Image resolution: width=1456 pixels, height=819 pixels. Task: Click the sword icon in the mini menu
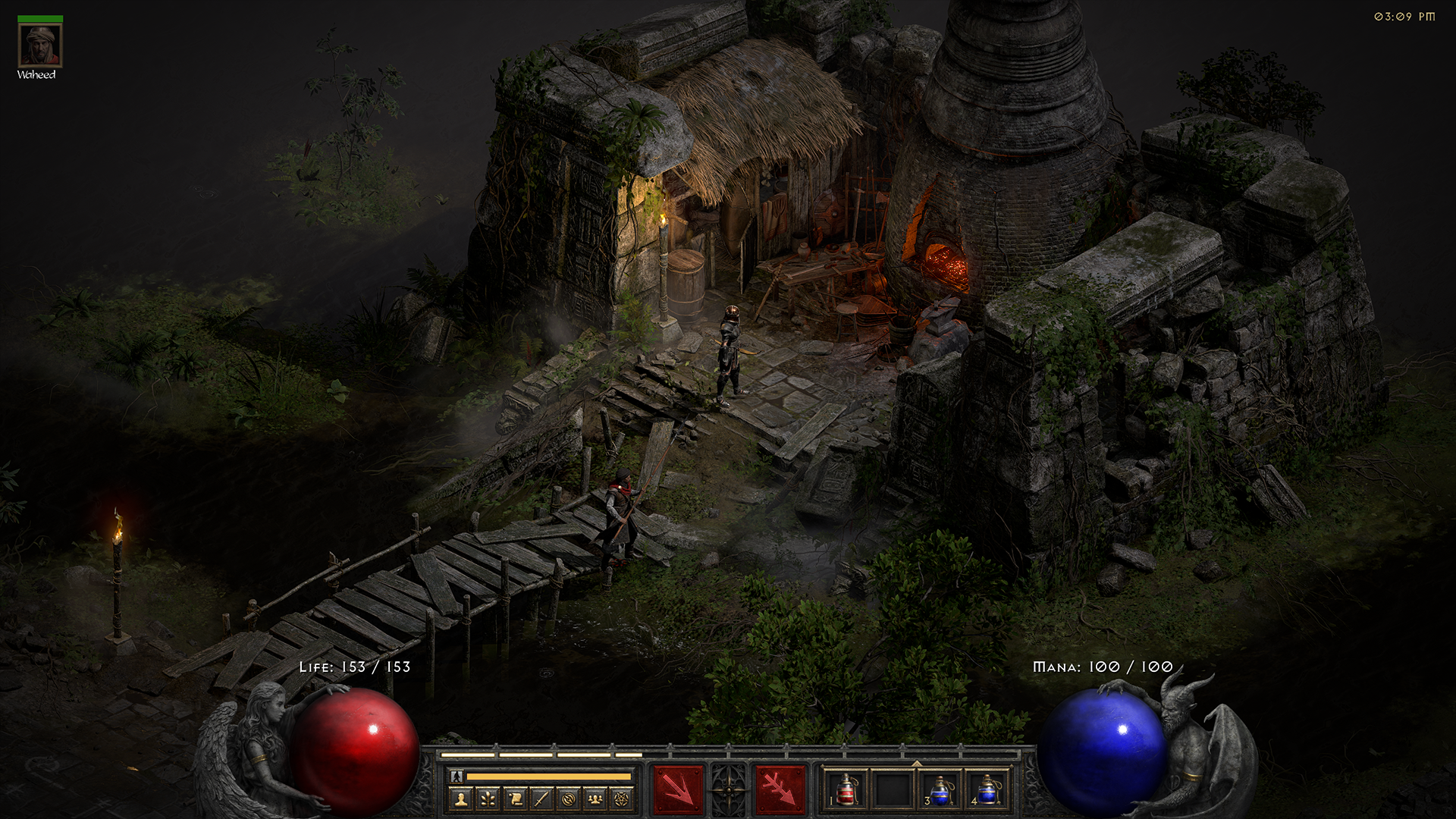point(541,799)
